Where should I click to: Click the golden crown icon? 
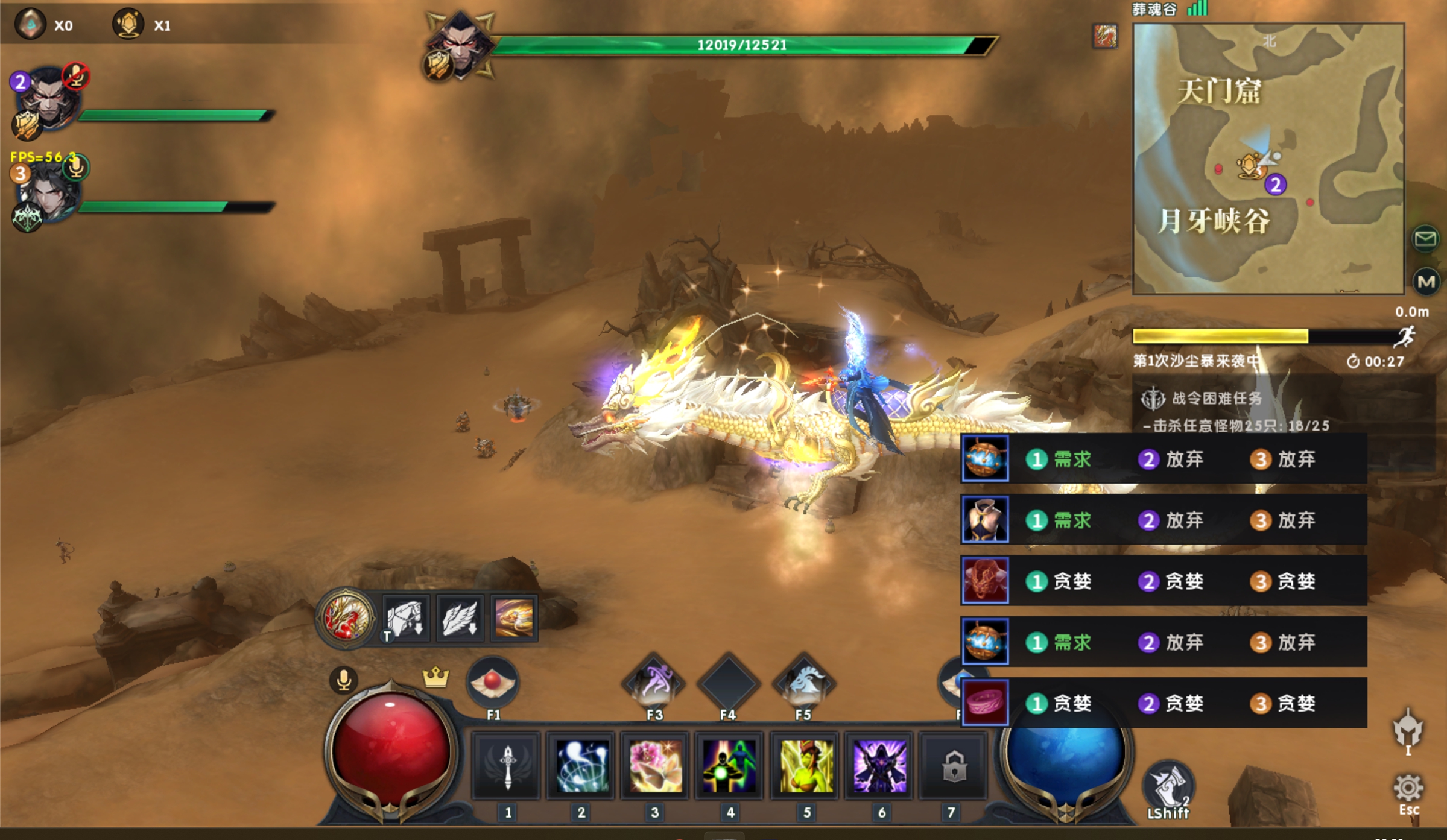click(x=435, y=677)
